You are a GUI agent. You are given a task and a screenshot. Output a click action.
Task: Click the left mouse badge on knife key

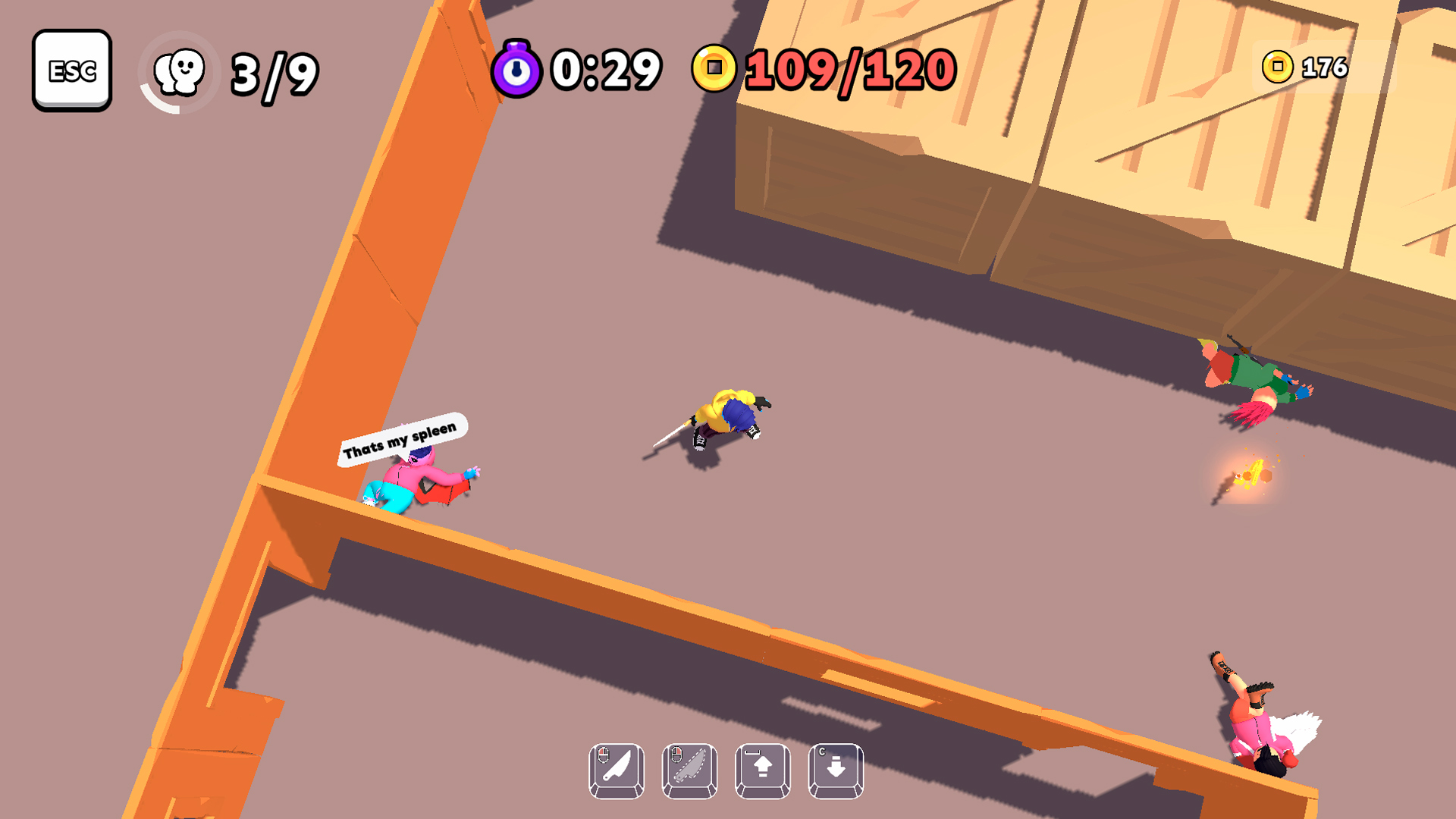(x=604, y=754)
